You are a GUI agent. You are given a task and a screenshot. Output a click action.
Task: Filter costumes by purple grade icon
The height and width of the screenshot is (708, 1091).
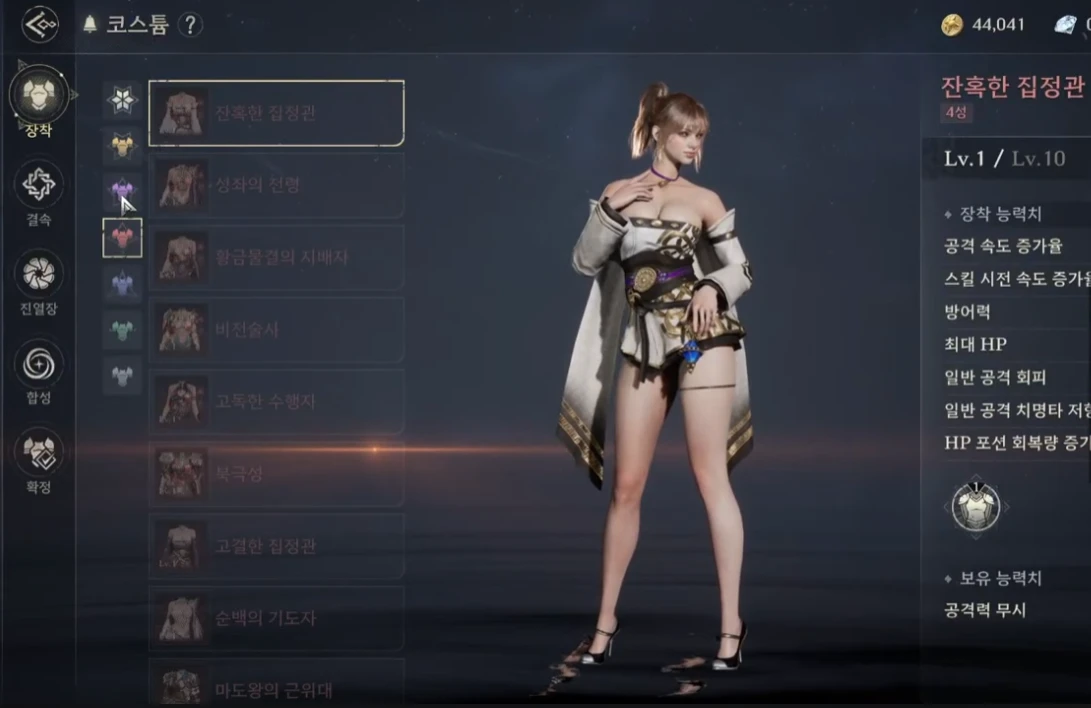pos(122,191)
